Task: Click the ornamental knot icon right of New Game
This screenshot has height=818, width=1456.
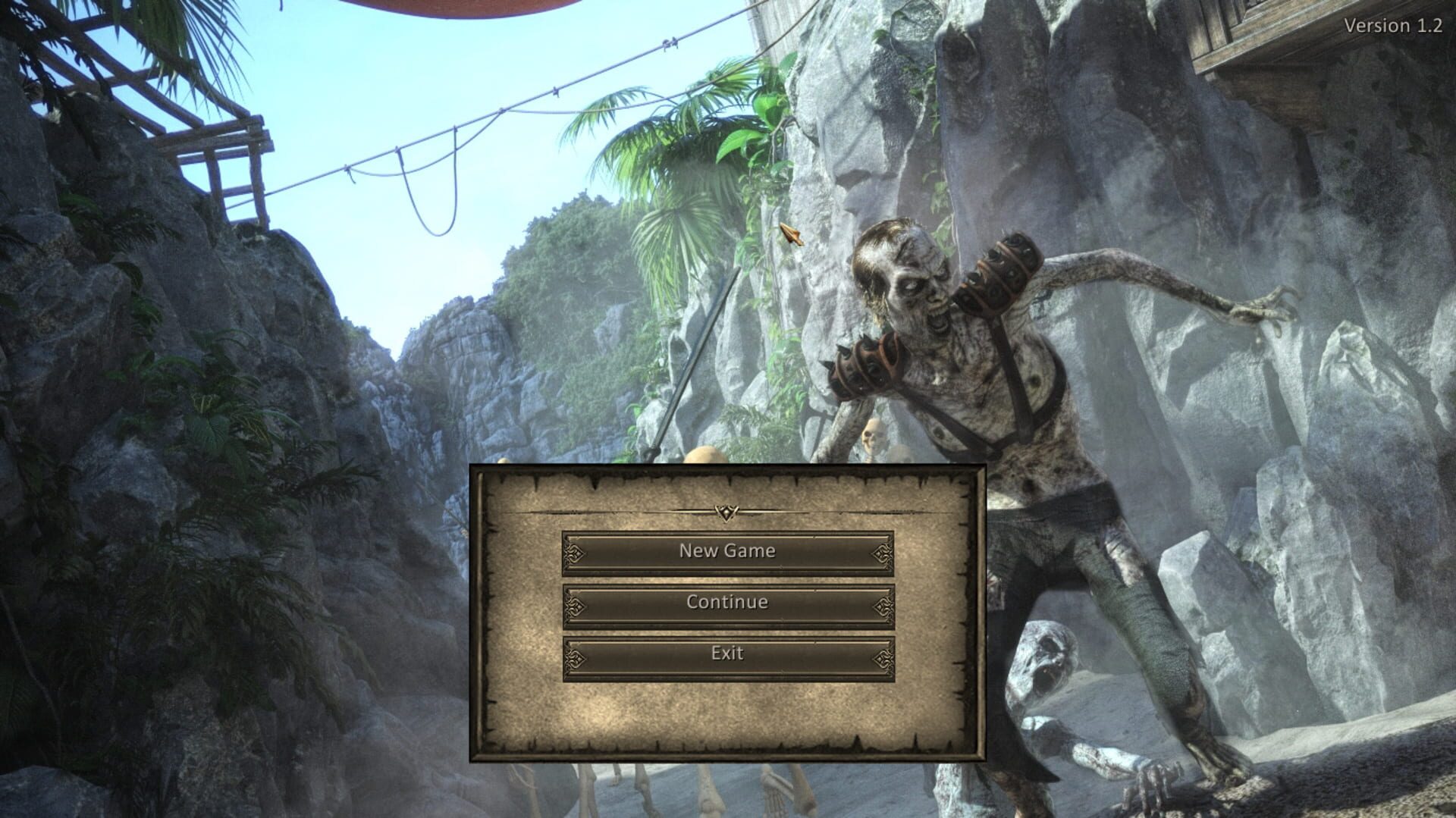Action: click(x=882, y=551)
